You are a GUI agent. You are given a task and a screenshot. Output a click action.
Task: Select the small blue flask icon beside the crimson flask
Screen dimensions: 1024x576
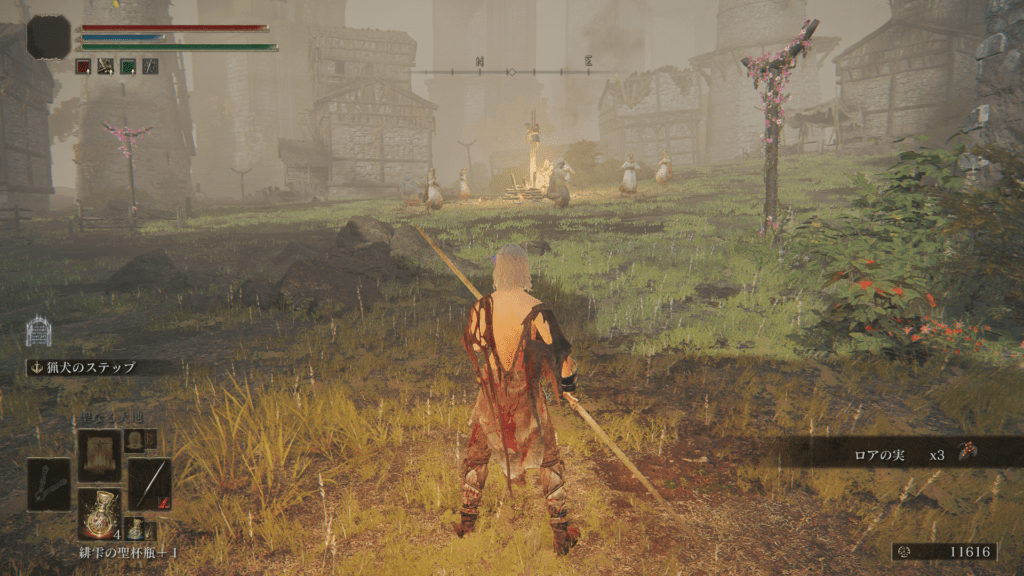click(x=135, y=530)
